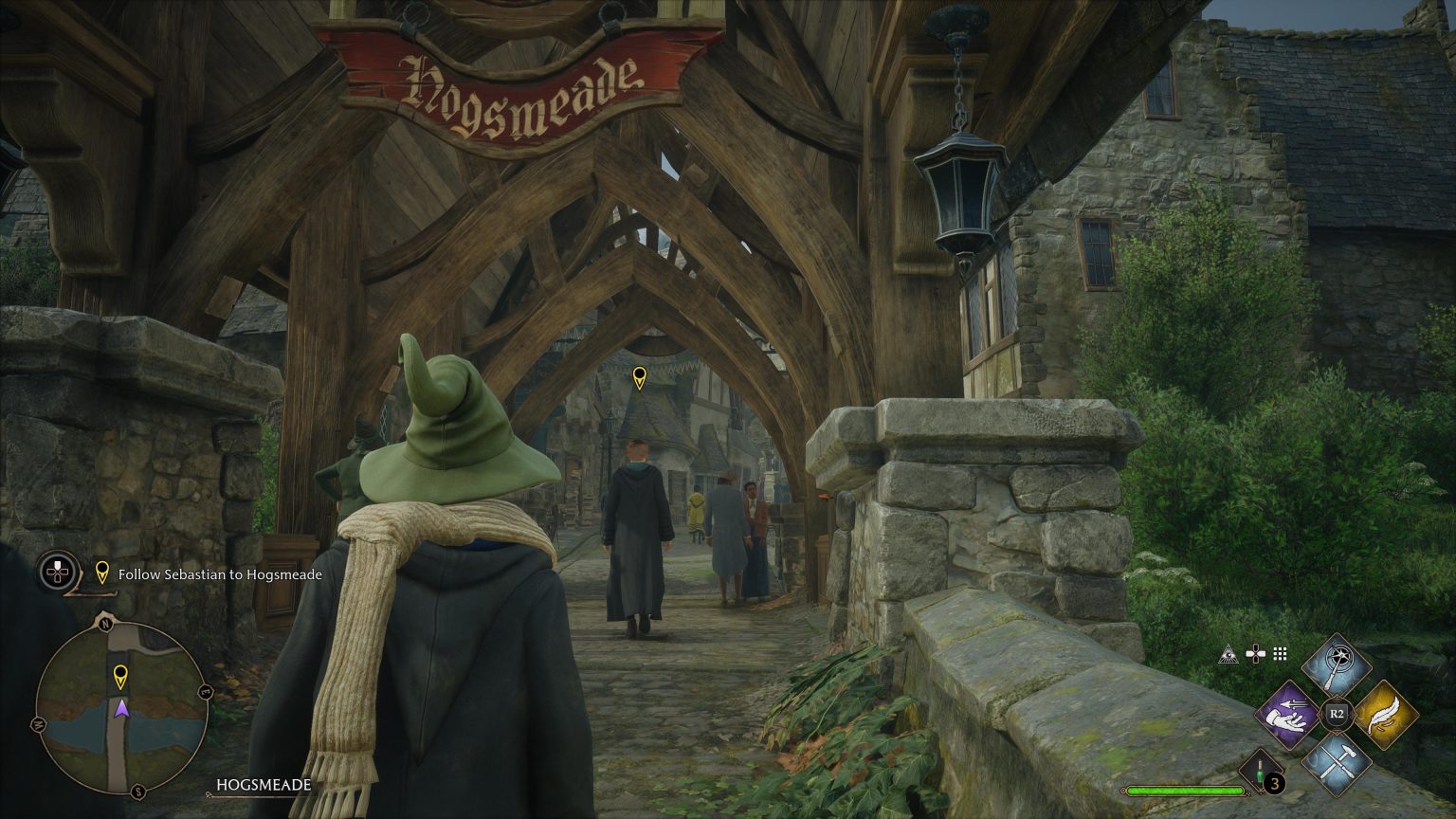The height and width of the screenshot is (819, 1456).
Task: Use the green Wiggenweld potion slot
Action: [x=1259, y=773]
